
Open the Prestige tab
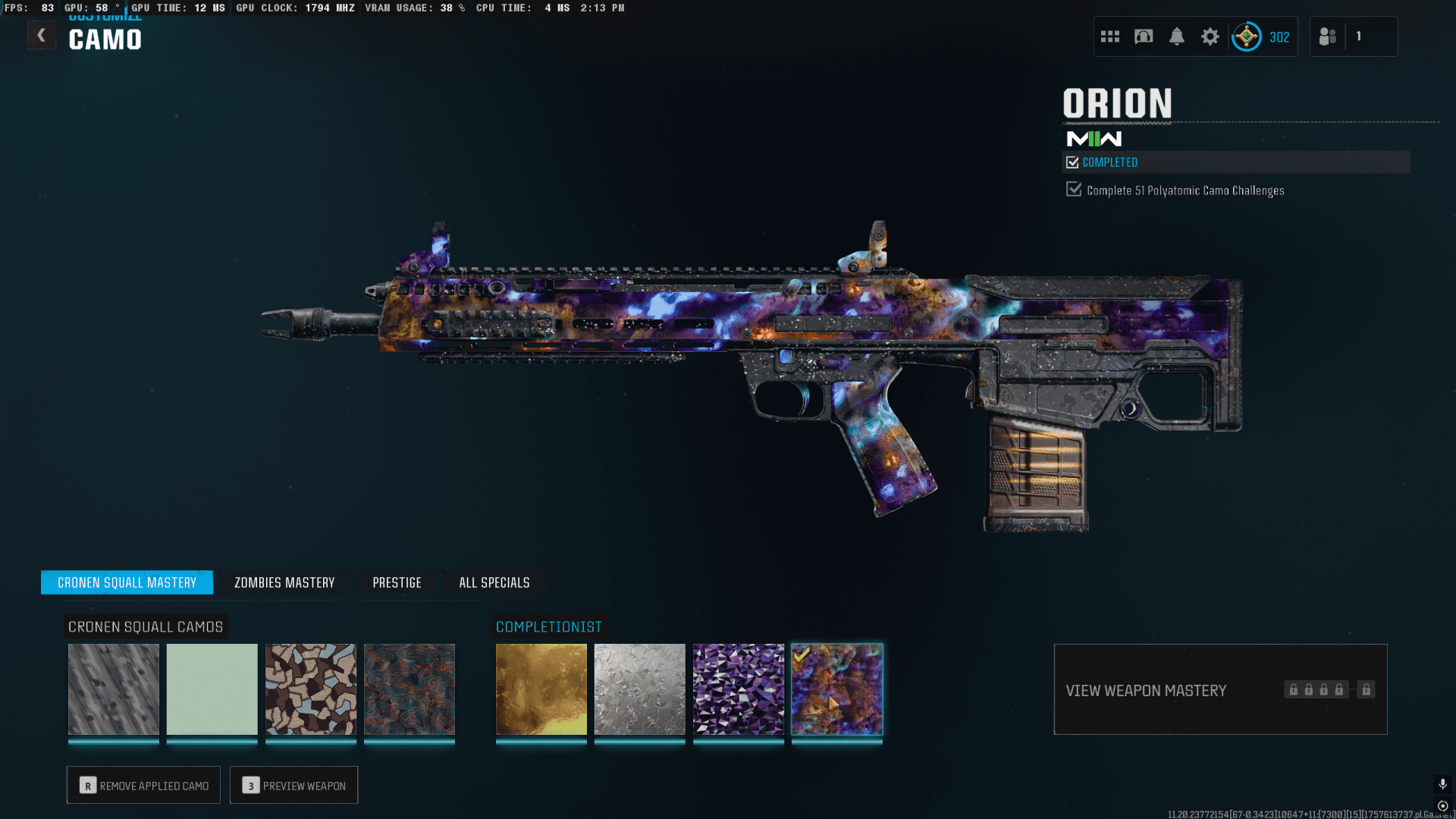[397, 582]
